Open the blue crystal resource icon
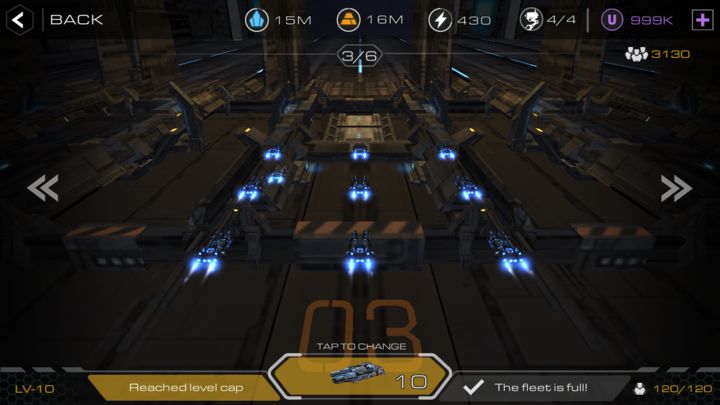720x405 pixels. pyautogui.click(x=257, y=19)
